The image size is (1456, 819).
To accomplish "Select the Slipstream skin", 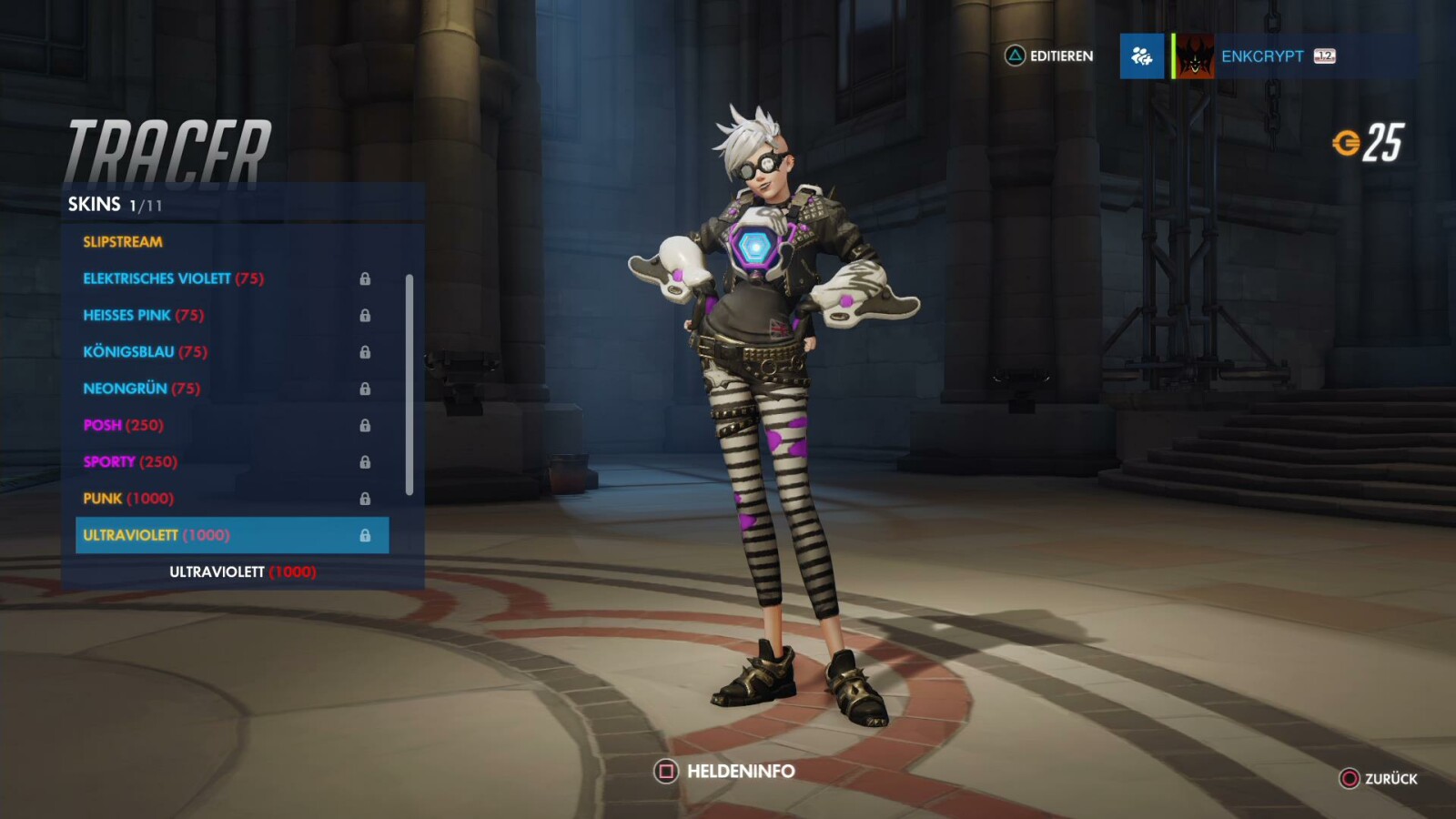I will tap(124, 242).
